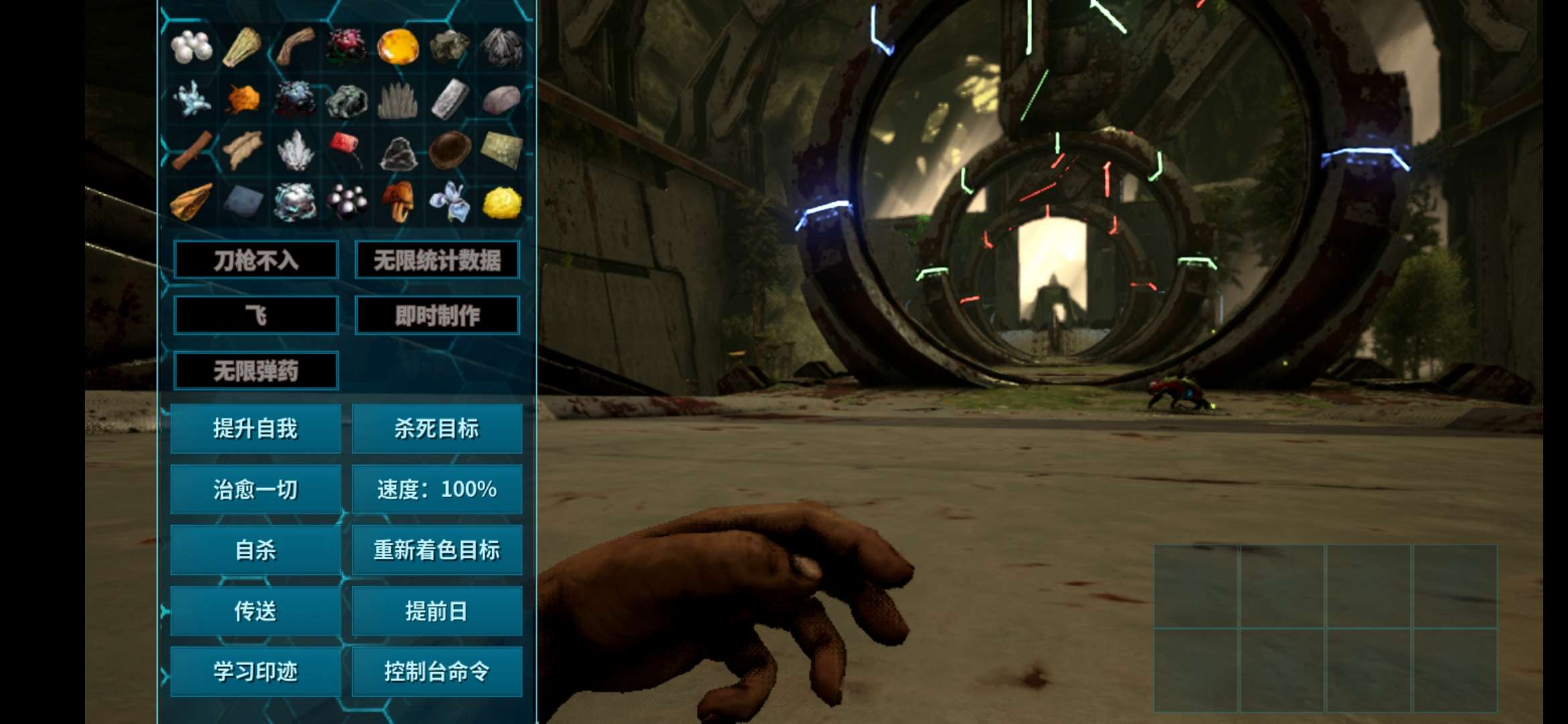Pick the orange amber gem icon
1568x724 pixels.
tap(398, 47)
